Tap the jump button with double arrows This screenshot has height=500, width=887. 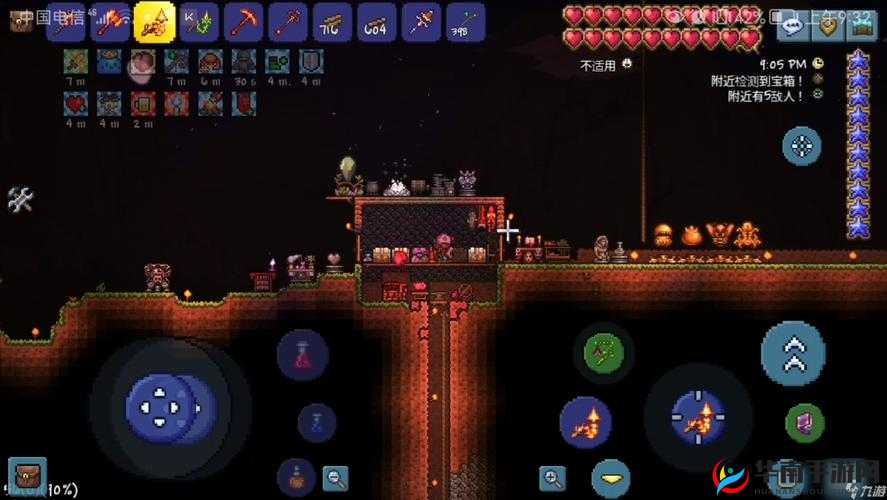pyautogui.click(x=793, y=354)
